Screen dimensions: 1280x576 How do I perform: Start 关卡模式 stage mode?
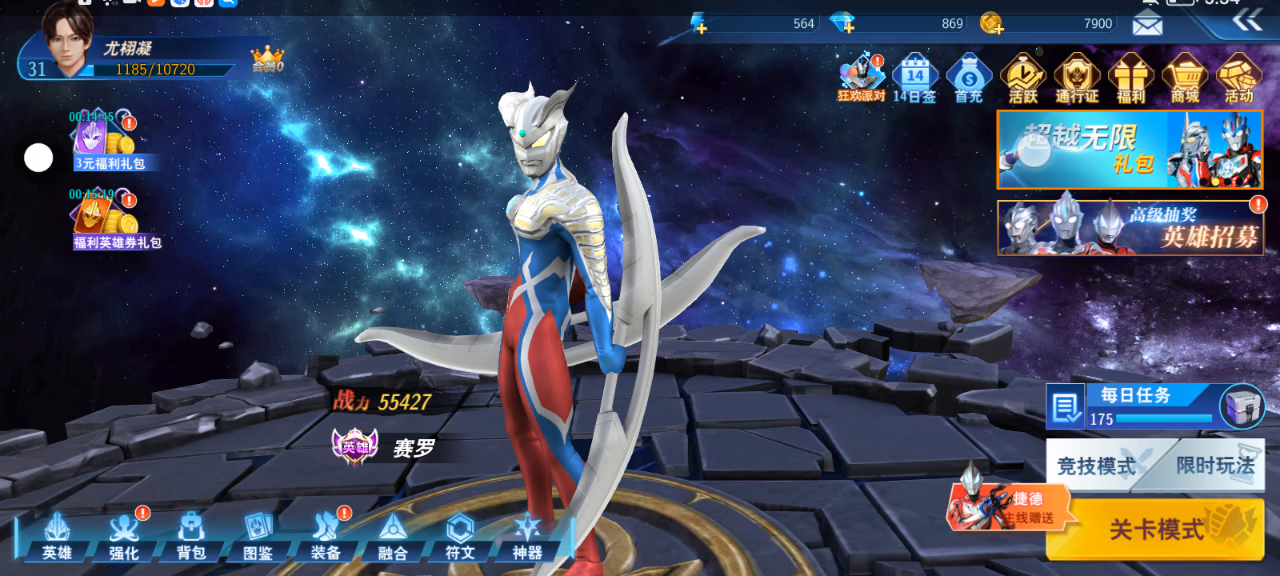[x=1156, y=529]
